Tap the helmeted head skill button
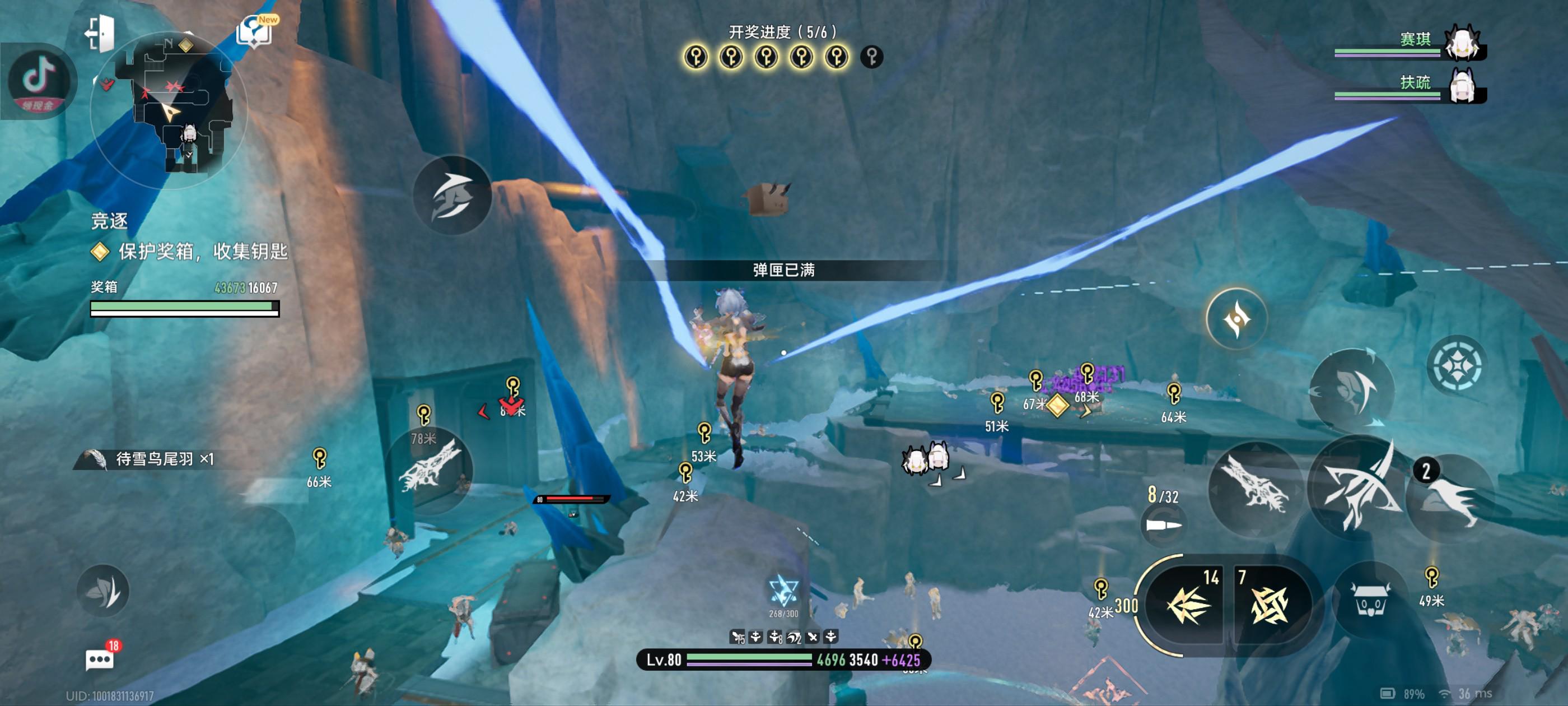Screen dimensions: 1568x706 pyautogui.click(x=1351, y=391)
